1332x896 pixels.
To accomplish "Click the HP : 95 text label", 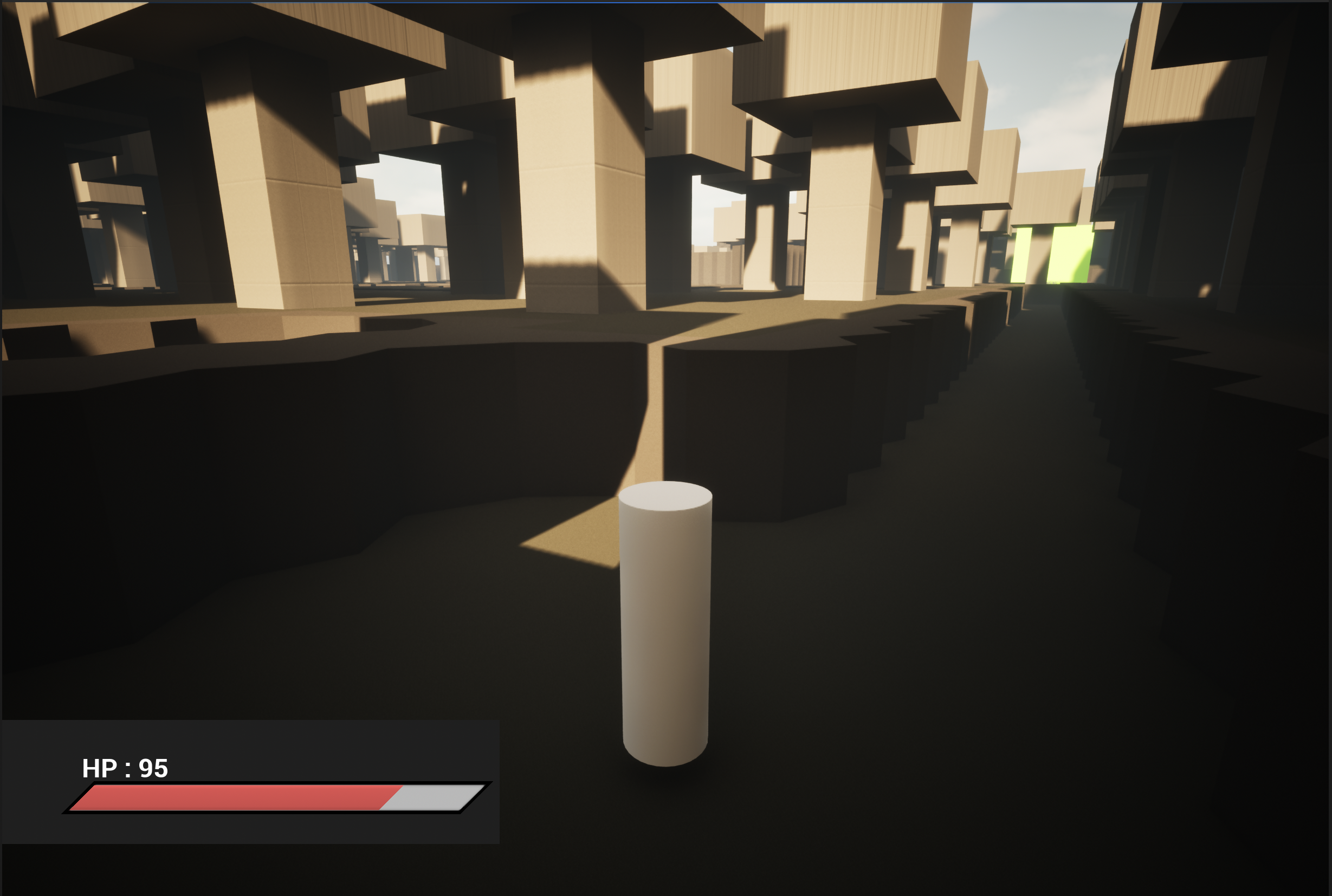I will [125, 769].
